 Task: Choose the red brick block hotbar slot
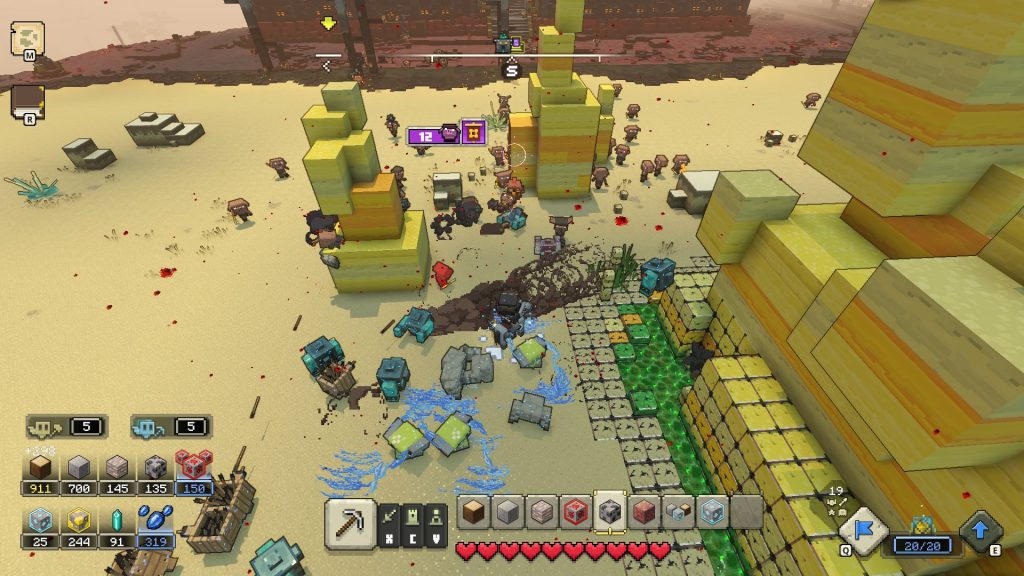pyautogui.click(x=644, y=512)
